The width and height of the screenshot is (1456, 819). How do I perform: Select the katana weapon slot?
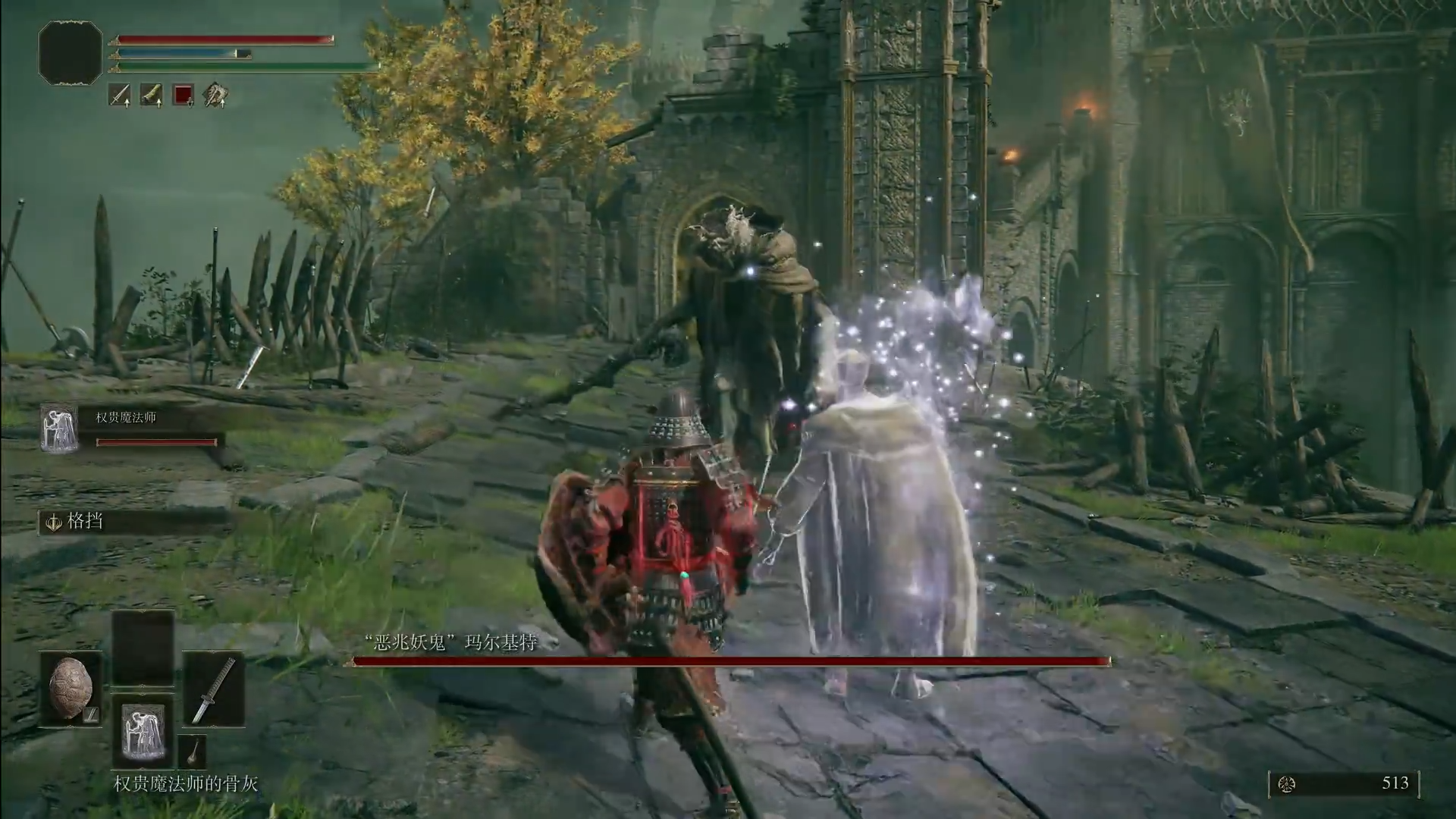tap(213, 689)
